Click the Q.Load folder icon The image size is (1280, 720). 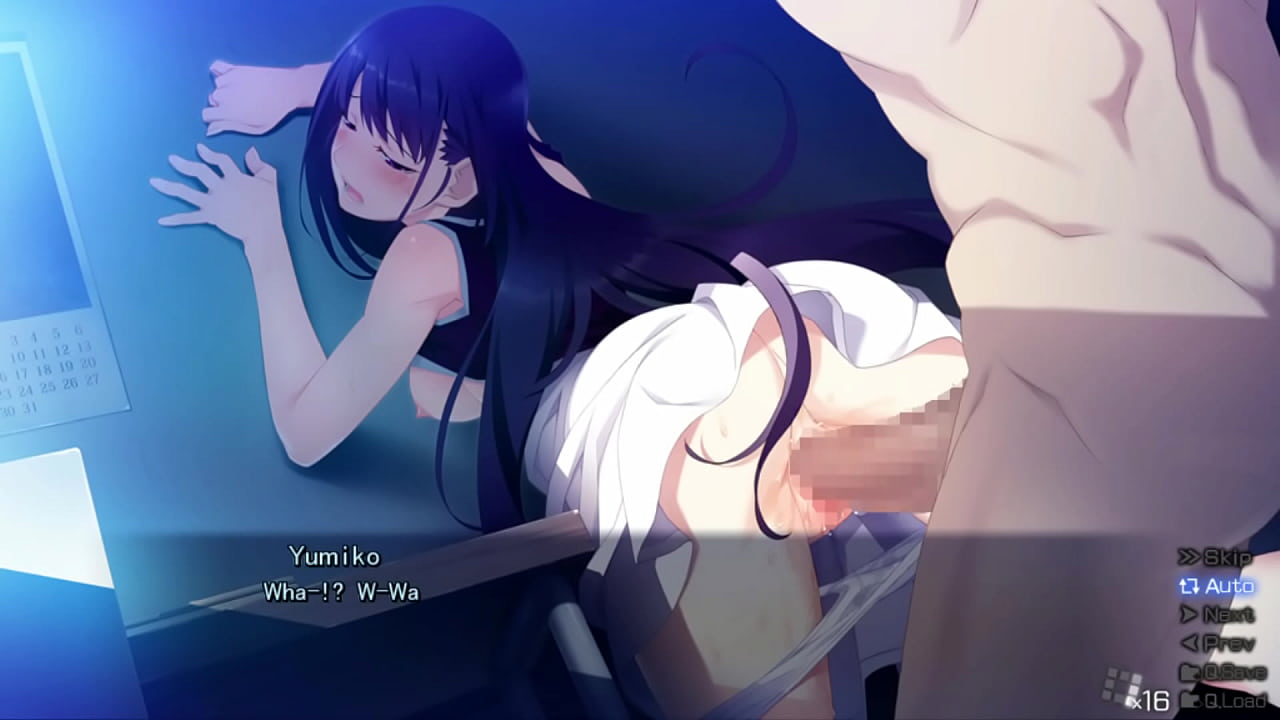pyautogui.click(x=1193, y=699)
